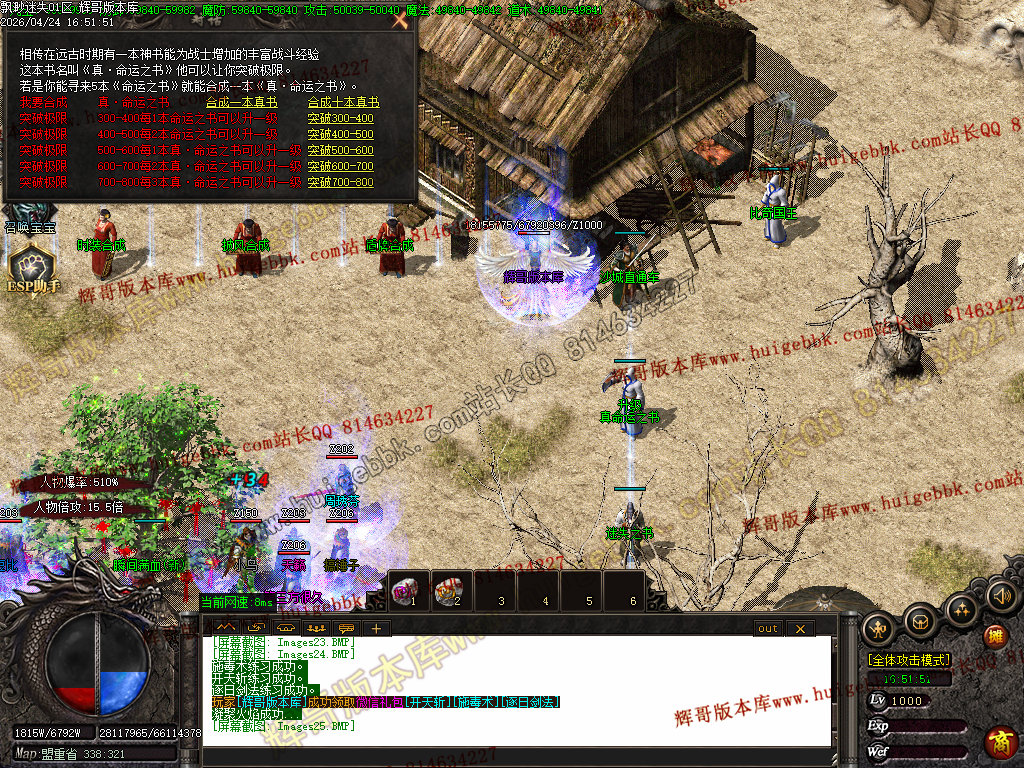Choose the 合成一本真书 option
1024x768 pixels.
pos(241,102)
